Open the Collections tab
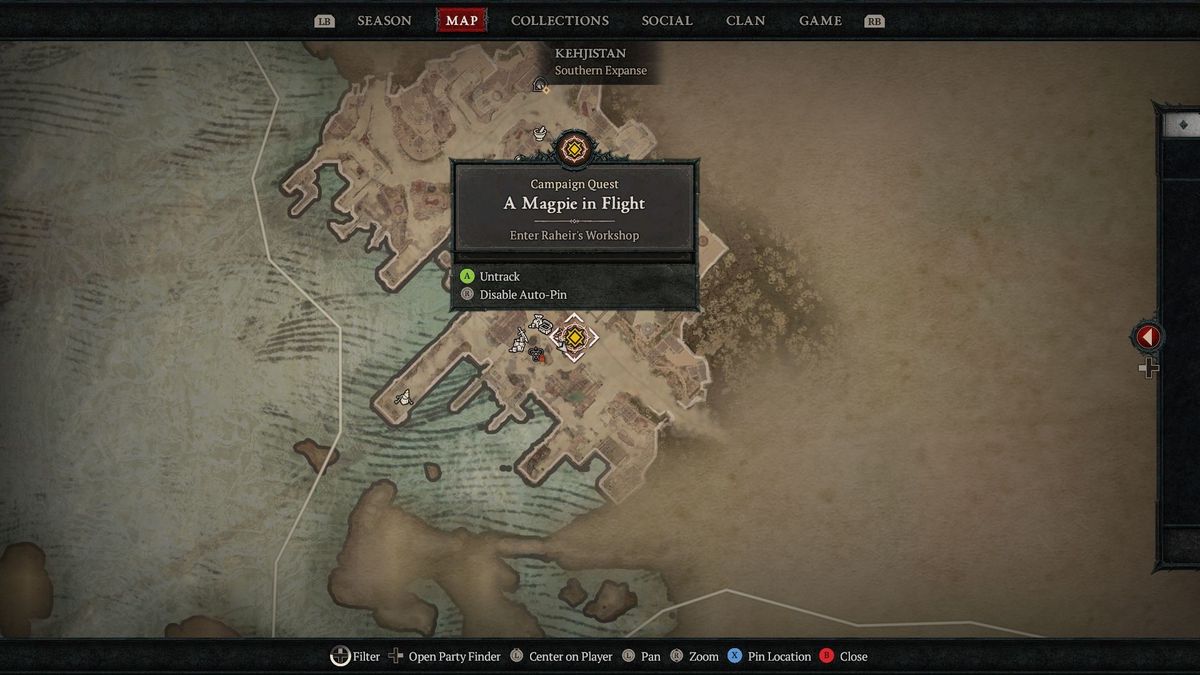 [x=559, y=21]
